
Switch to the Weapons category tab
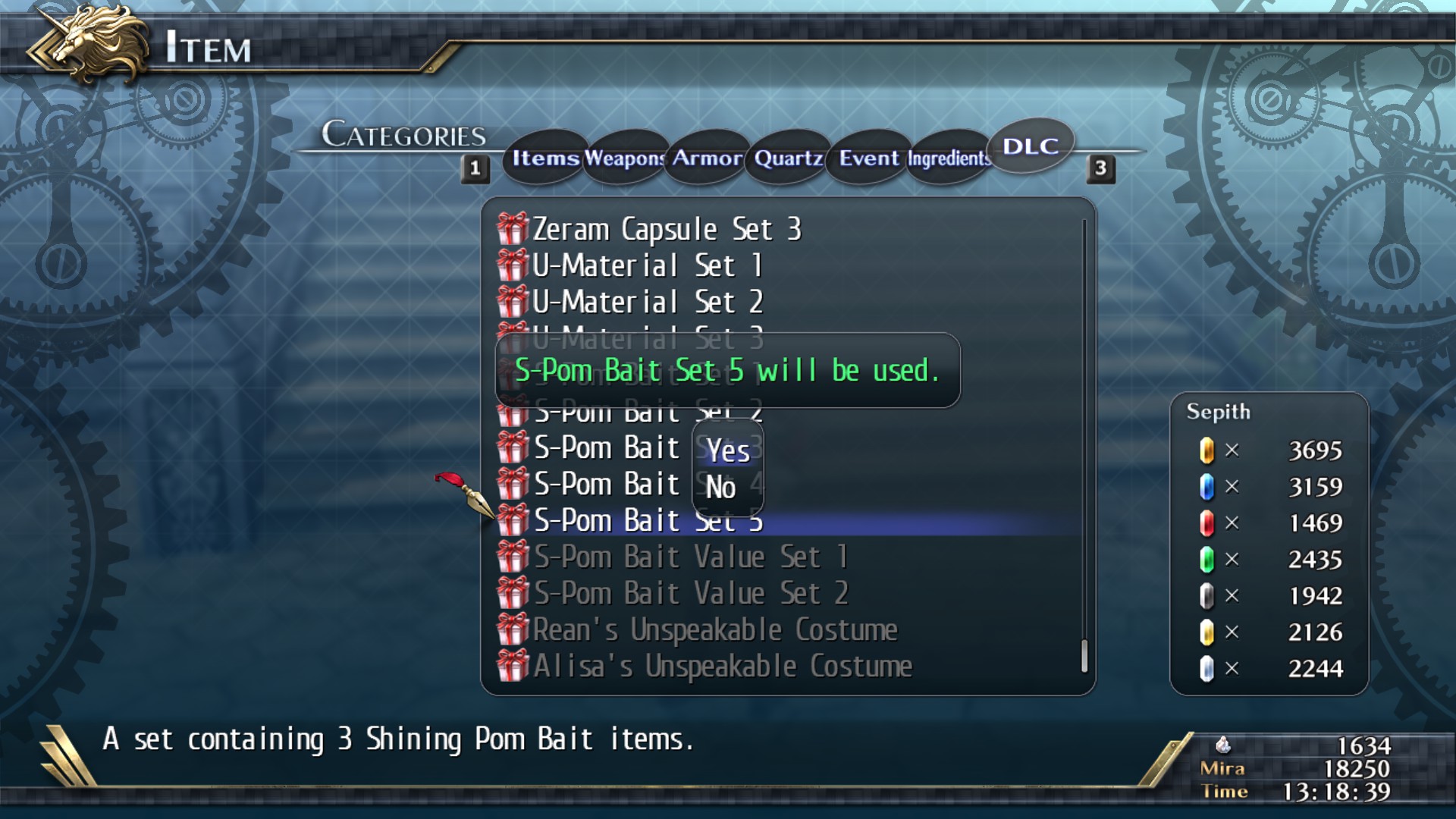click(x=623, y=158)
